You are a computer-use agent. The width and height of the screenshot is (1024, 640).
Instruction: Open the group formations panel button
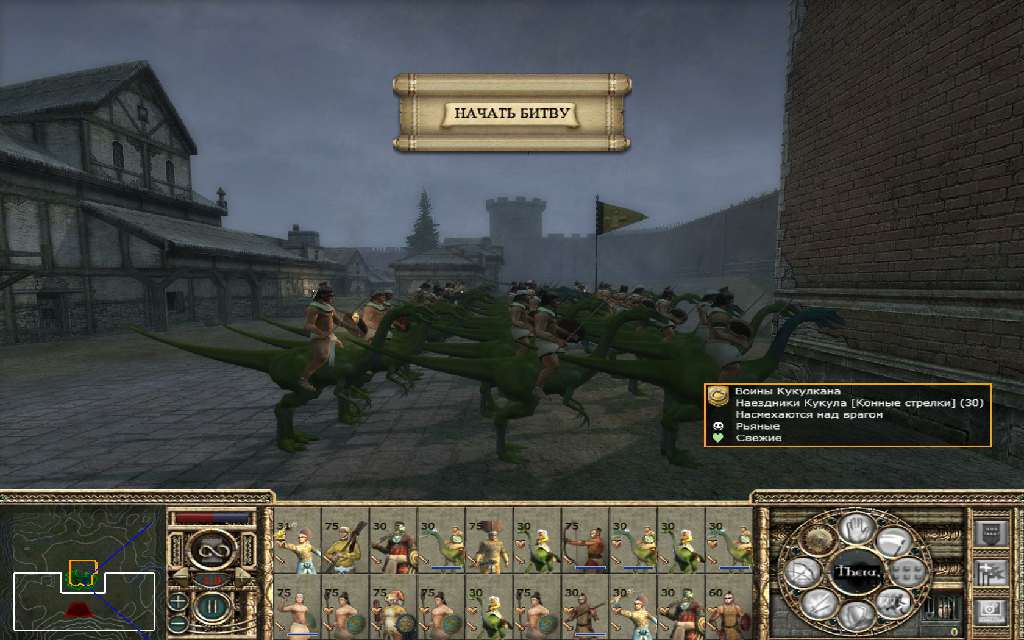(988, 571)
